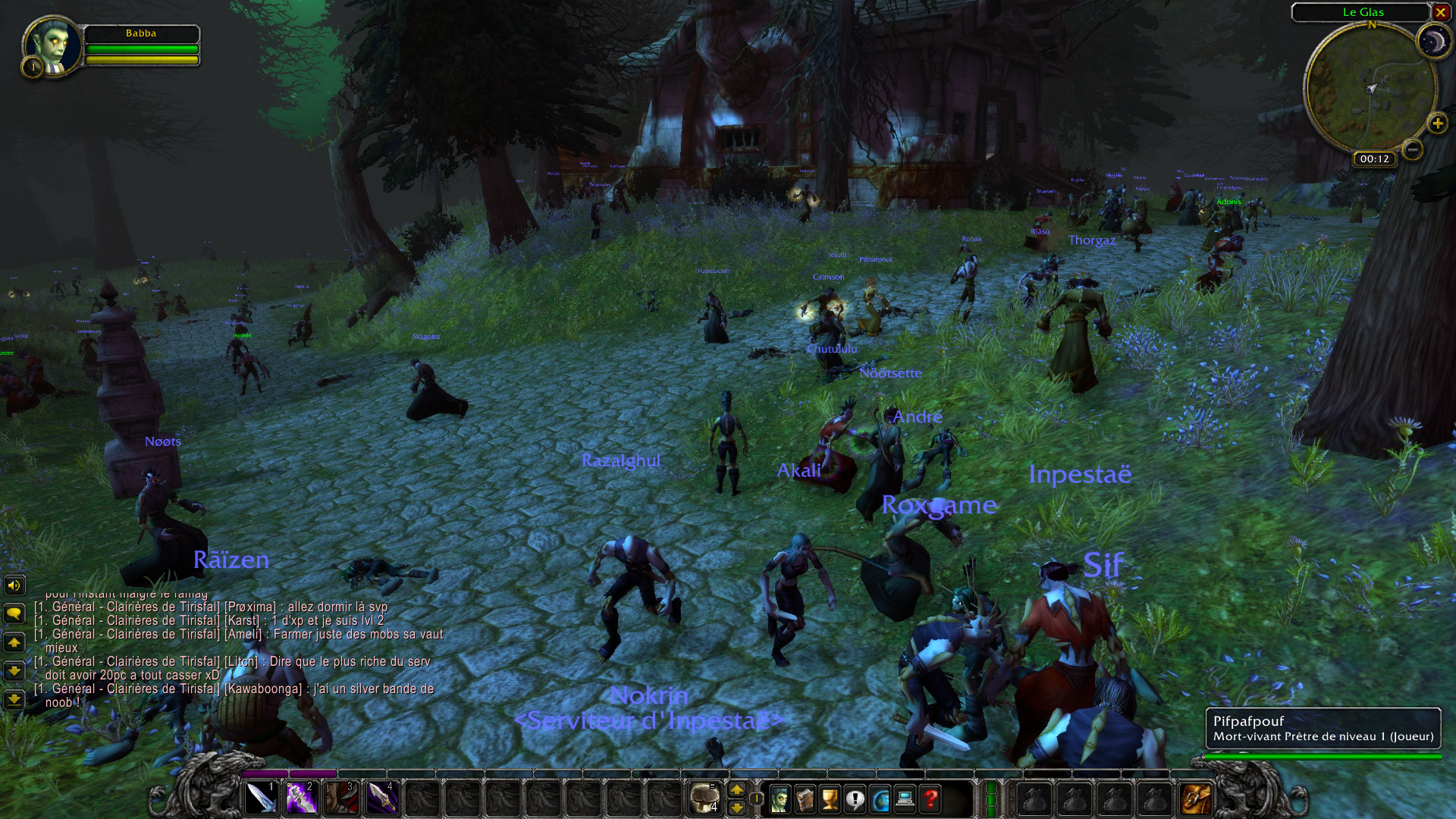Click the circular Le Glas minimap
Image resolution: width=1456 pixels, height=819 pixels.
(x=1370, y=89)
